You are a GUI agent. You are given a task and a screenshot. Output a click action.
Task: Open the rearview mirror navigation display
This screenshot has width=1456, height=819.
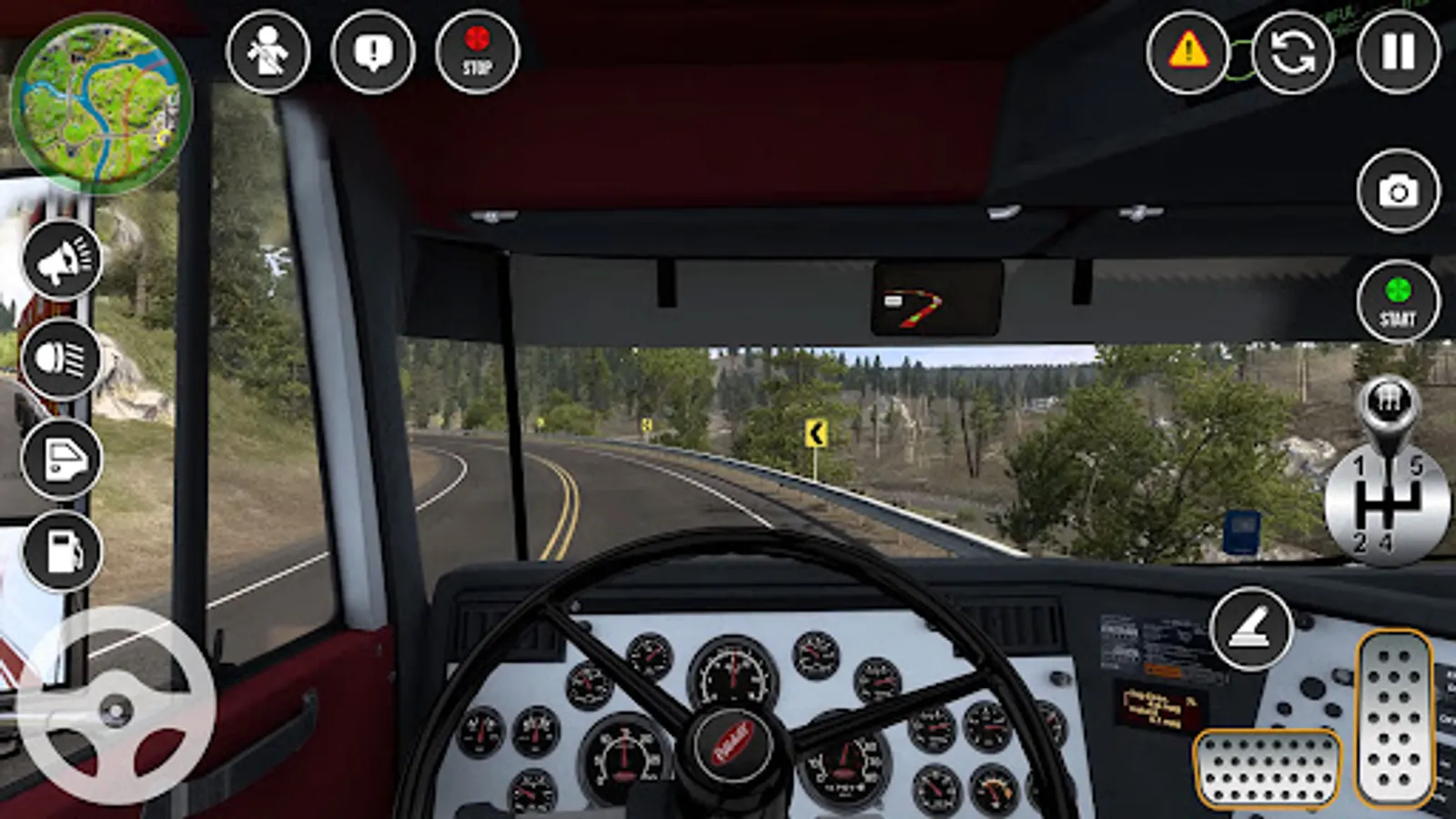coord(939,295)
